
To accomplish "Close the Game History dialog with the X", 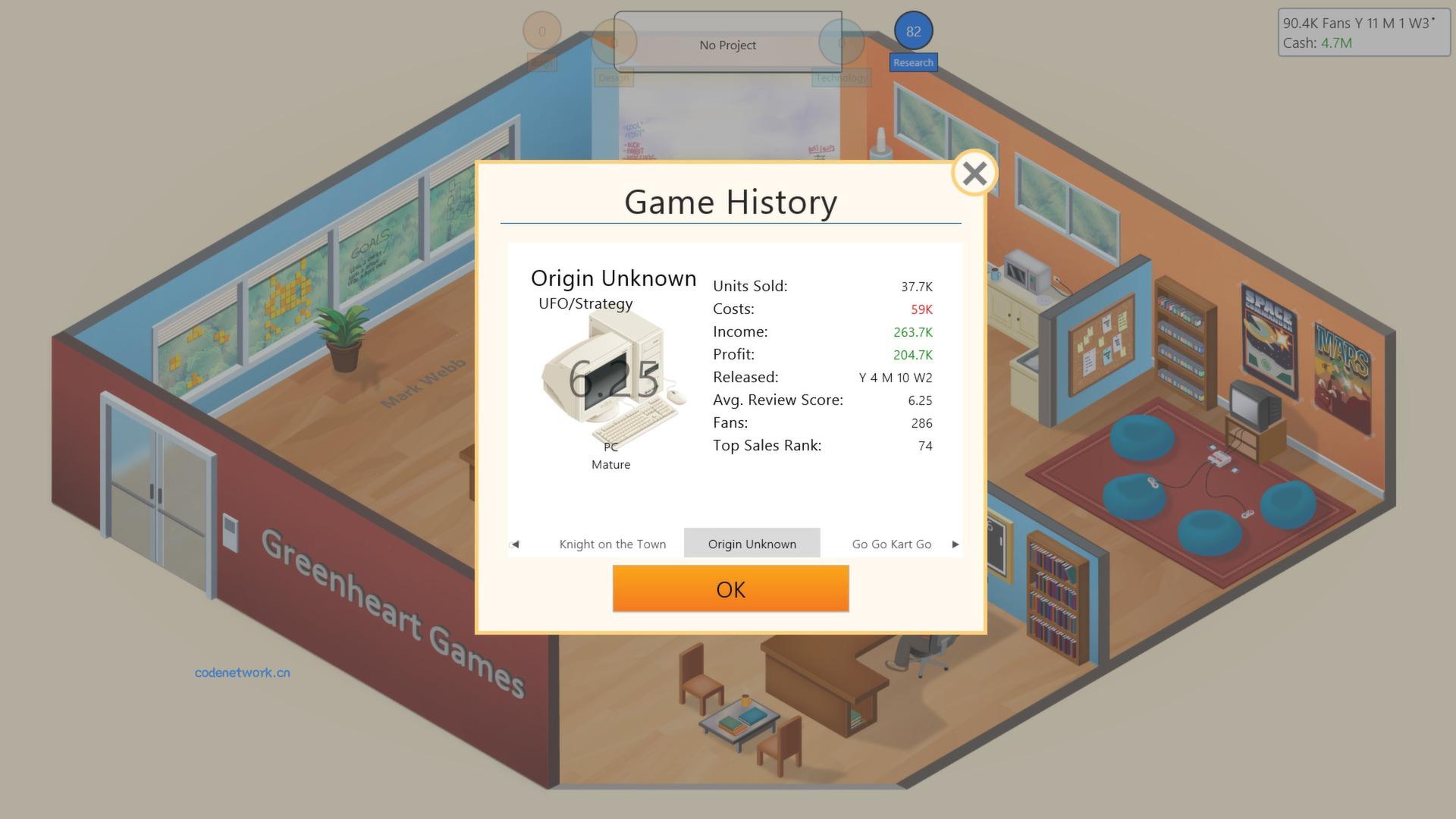I will [x=973, y=173].
